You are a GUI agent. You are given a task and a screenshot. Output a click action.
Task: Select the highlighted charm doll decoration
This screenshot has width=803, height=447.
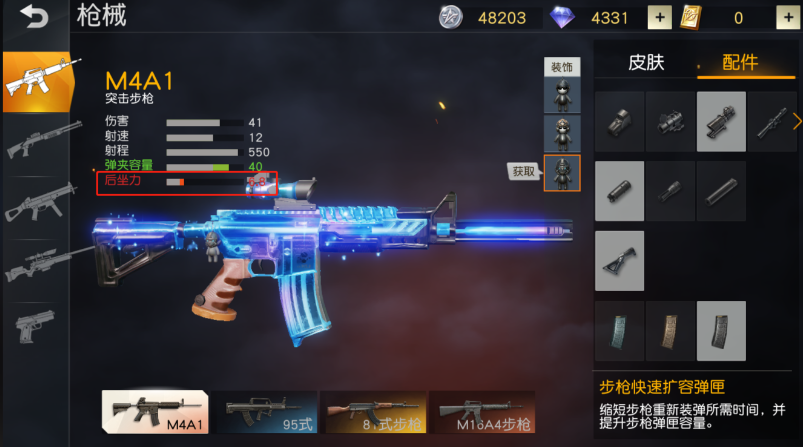(561, 172)
